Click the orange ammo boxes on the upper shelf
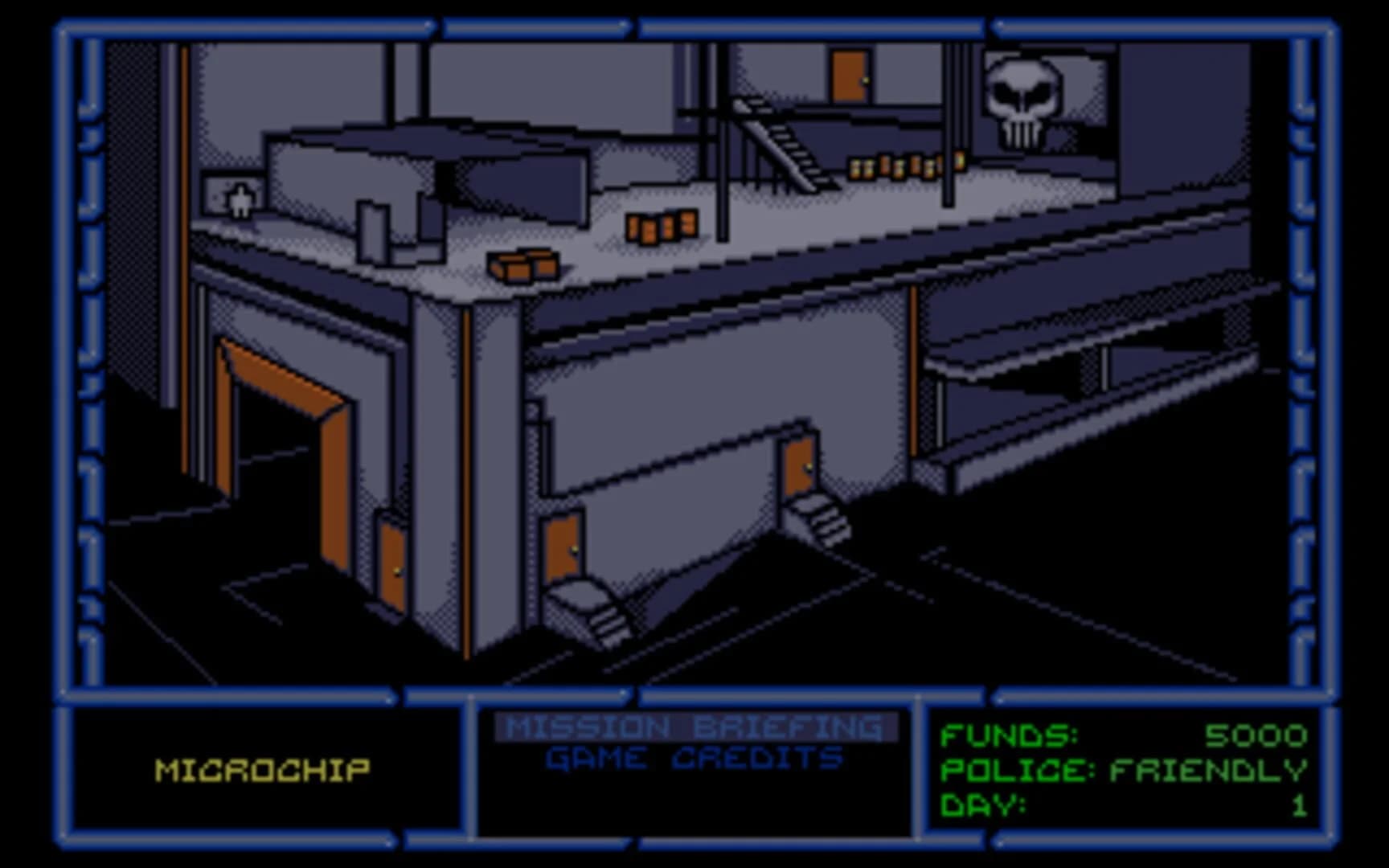The width and height of the screenshot is (1389, 868). point(900,165)
